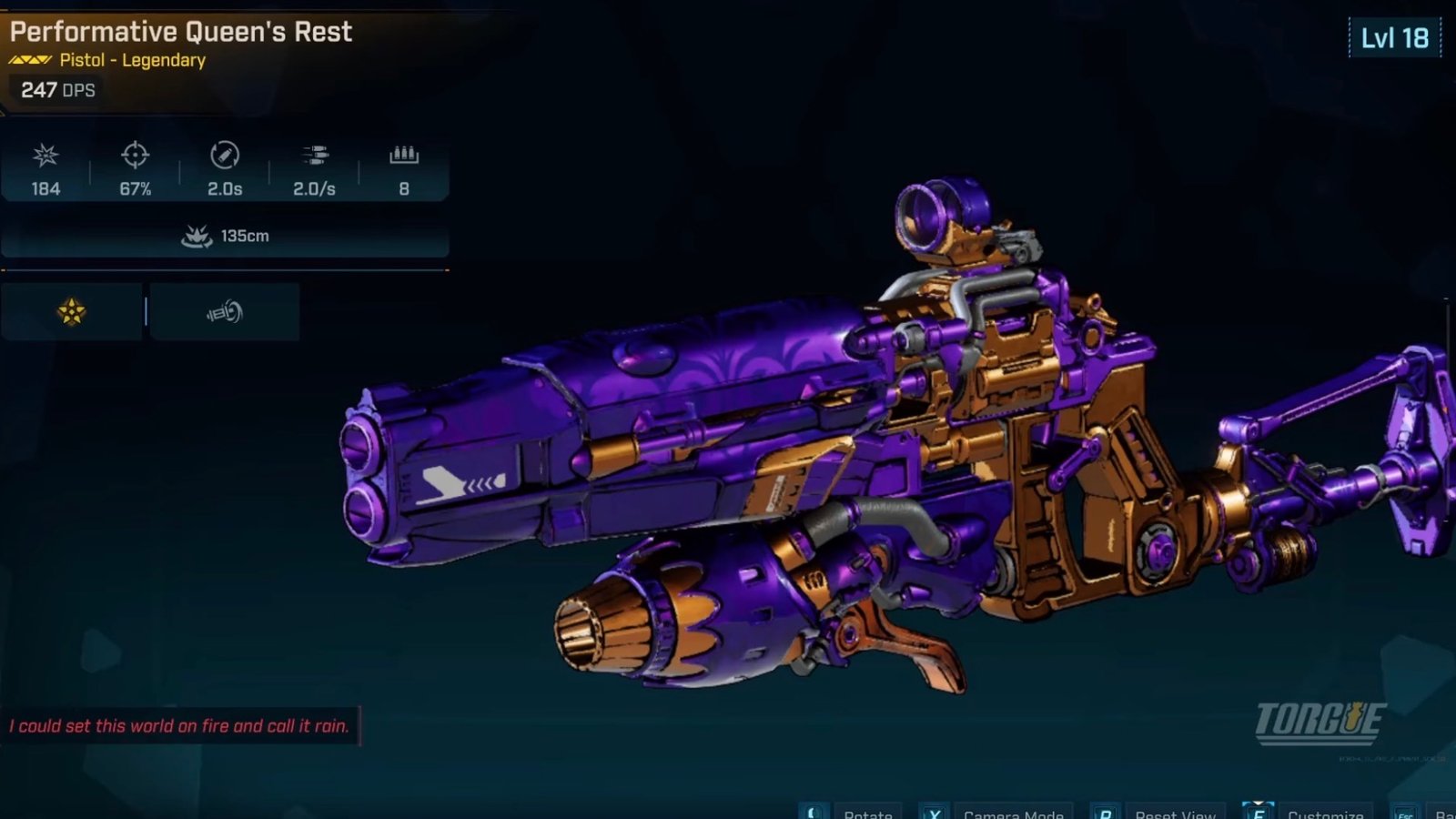Image resolution: width=1456 pixels, height=819 pixels.
Task: Click the Rotate label in bottom bar
Action: [x=867, y=813]
